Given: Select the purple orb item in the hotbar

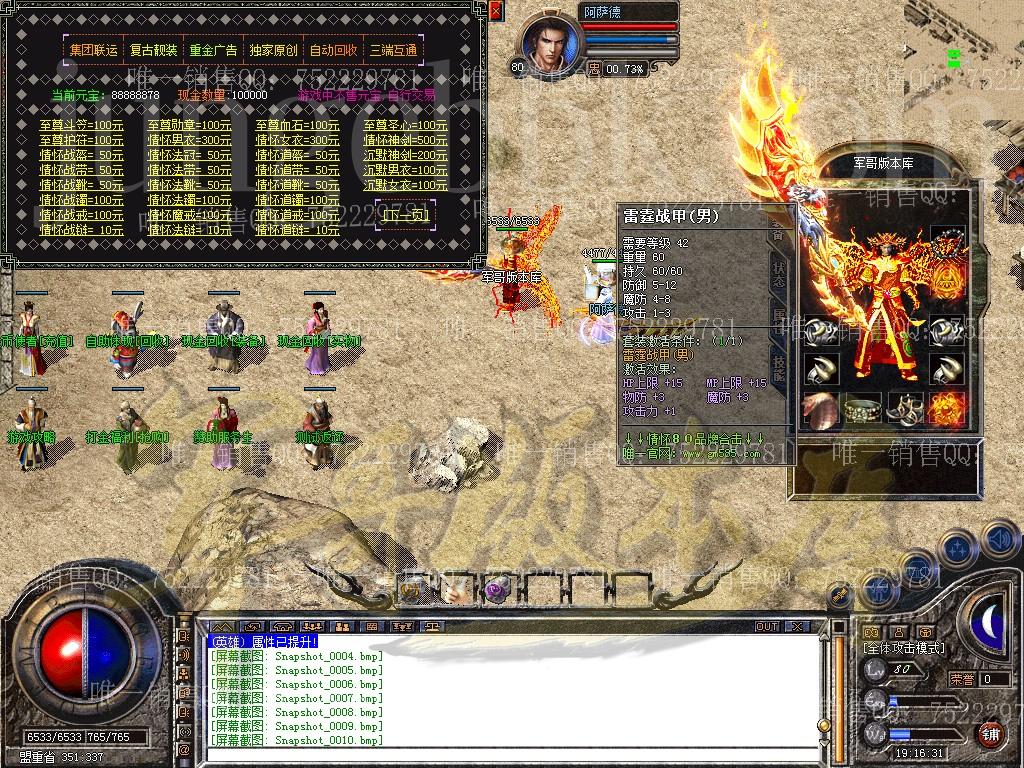Looking at the screenshot, I should pos(497,590).
